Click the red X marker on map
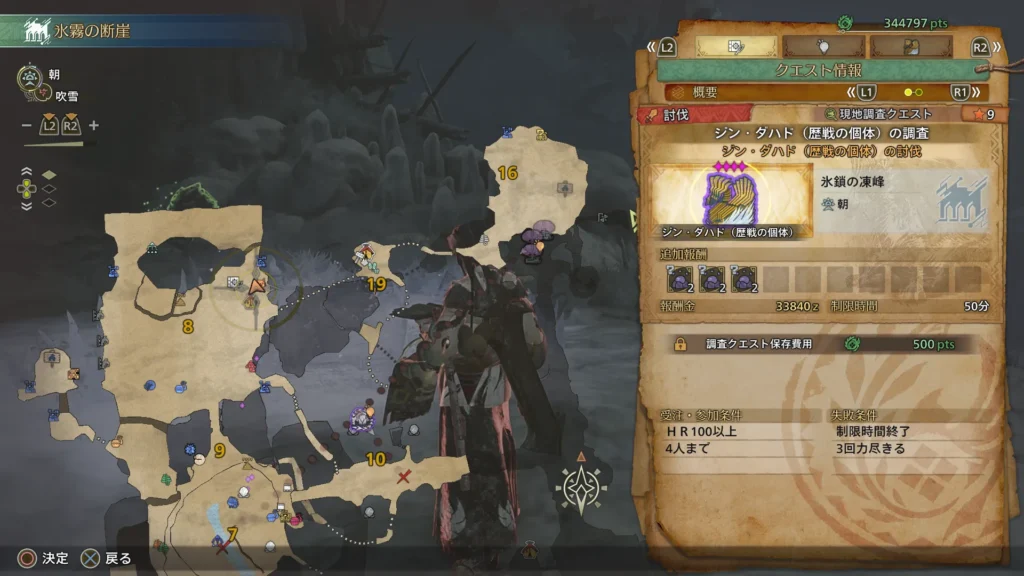Image resolution: width=1024 pixels, height=576 pixels. [x=404, y=477]
